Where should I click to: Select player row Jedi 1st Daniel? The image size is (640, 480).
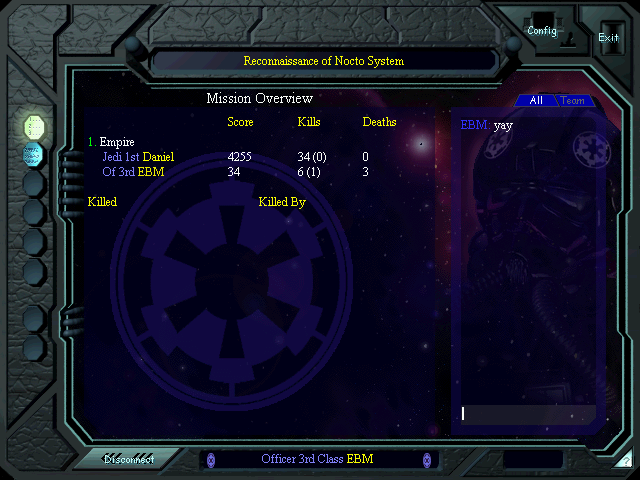pyautogui.click(x=138, y=157)
